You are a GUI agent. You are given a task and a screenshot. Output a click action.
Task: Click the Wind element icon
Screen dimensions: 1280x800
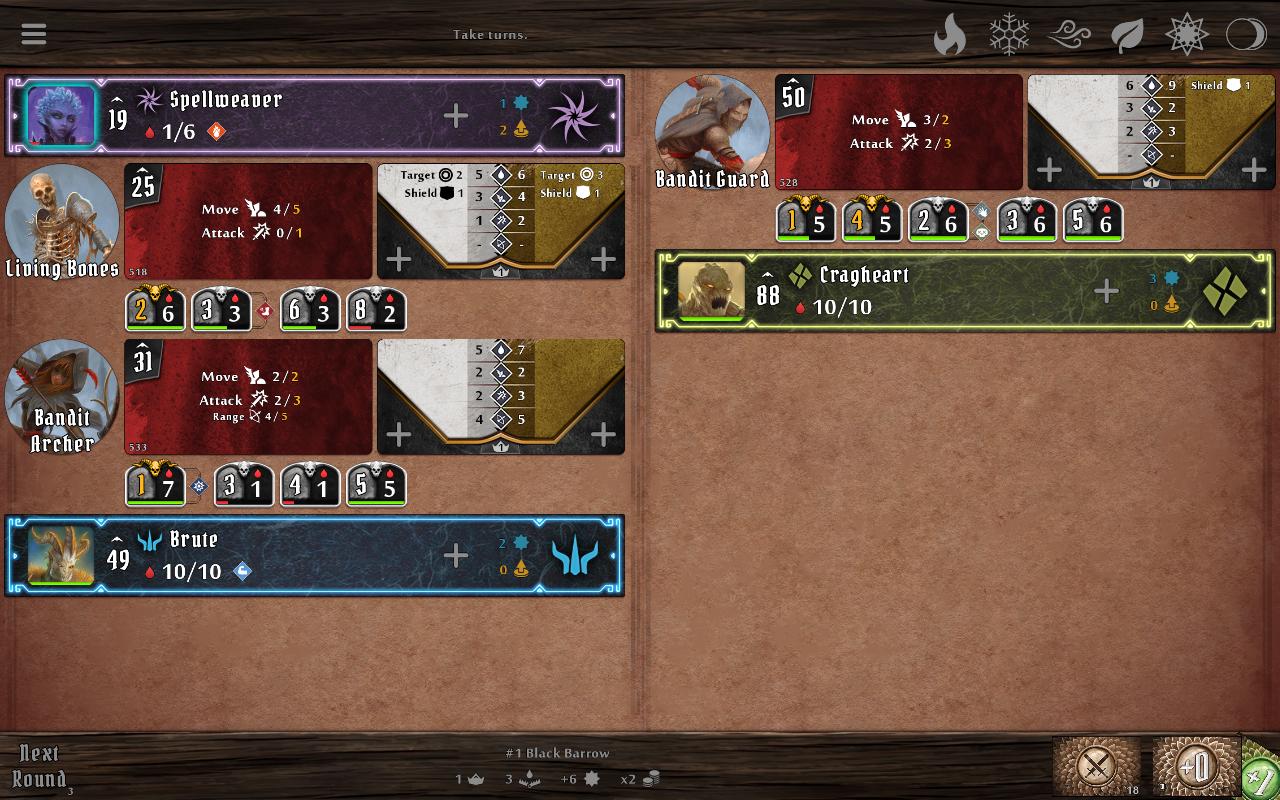click(1068, 33)
